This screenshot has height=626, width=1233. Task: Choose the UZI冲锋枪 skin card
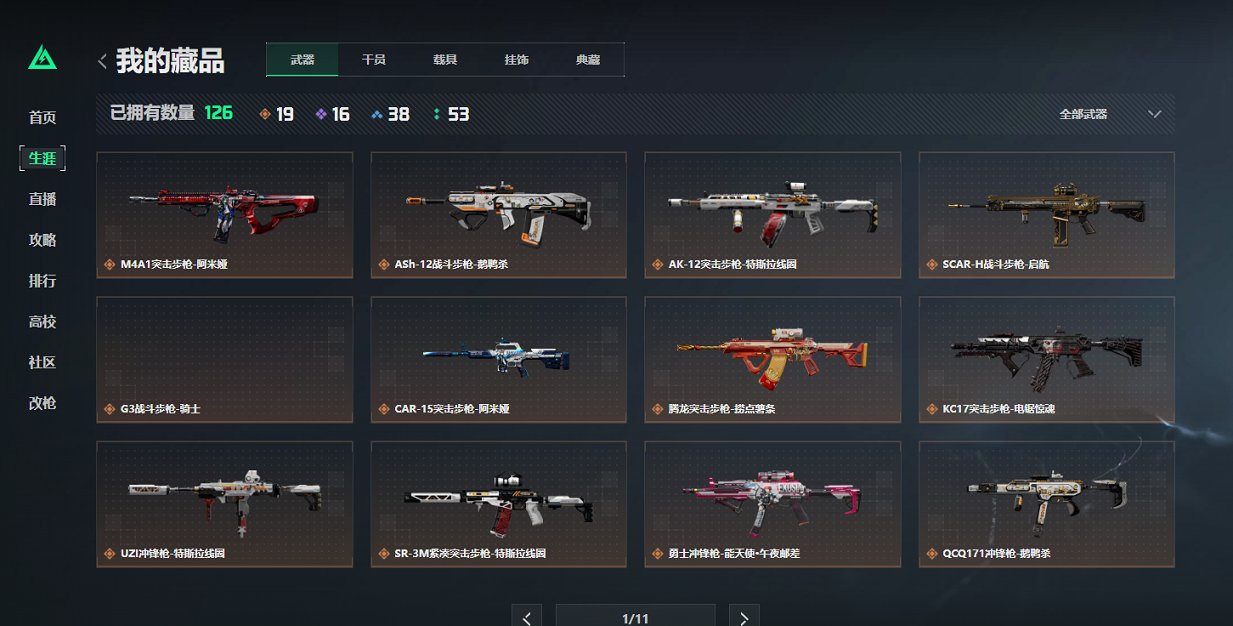(224, 503)
